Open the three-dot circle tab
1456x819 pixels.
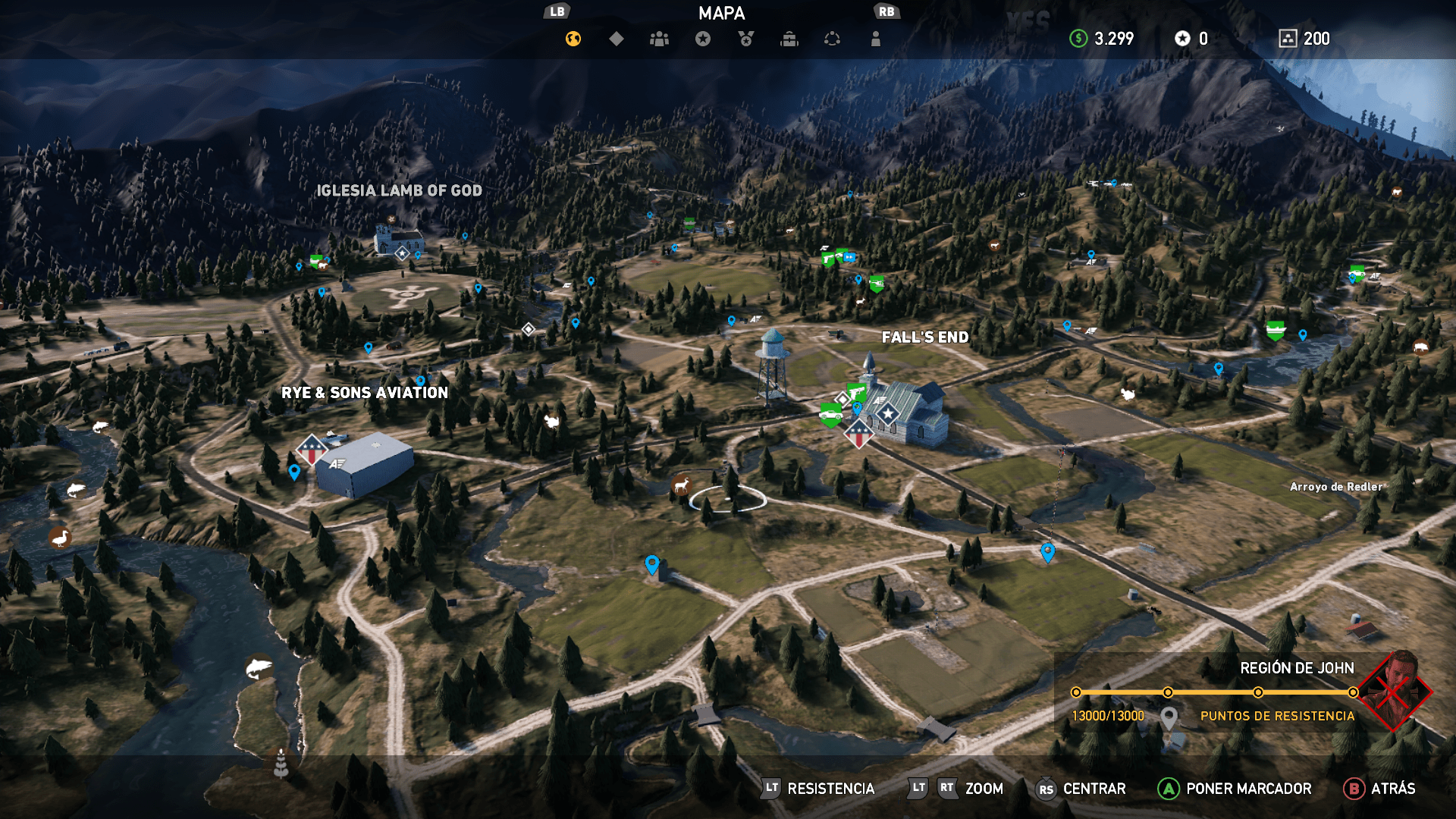pos(833,39)
